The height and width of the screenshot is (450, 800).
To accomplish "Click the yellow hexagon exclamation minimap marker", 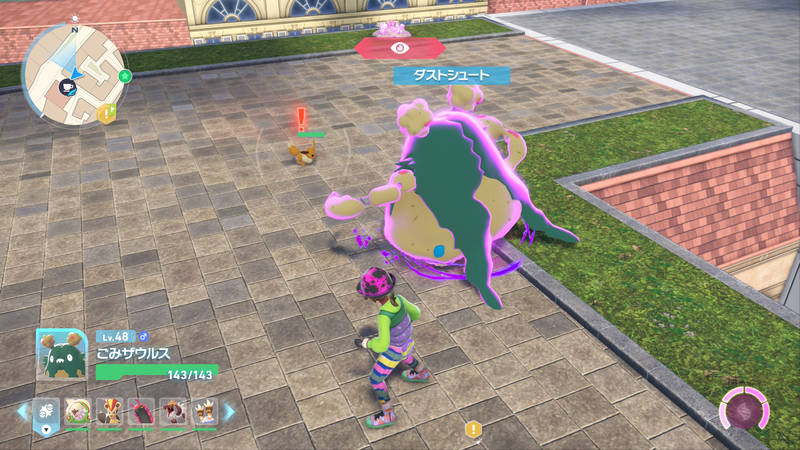I will point(107,113).
